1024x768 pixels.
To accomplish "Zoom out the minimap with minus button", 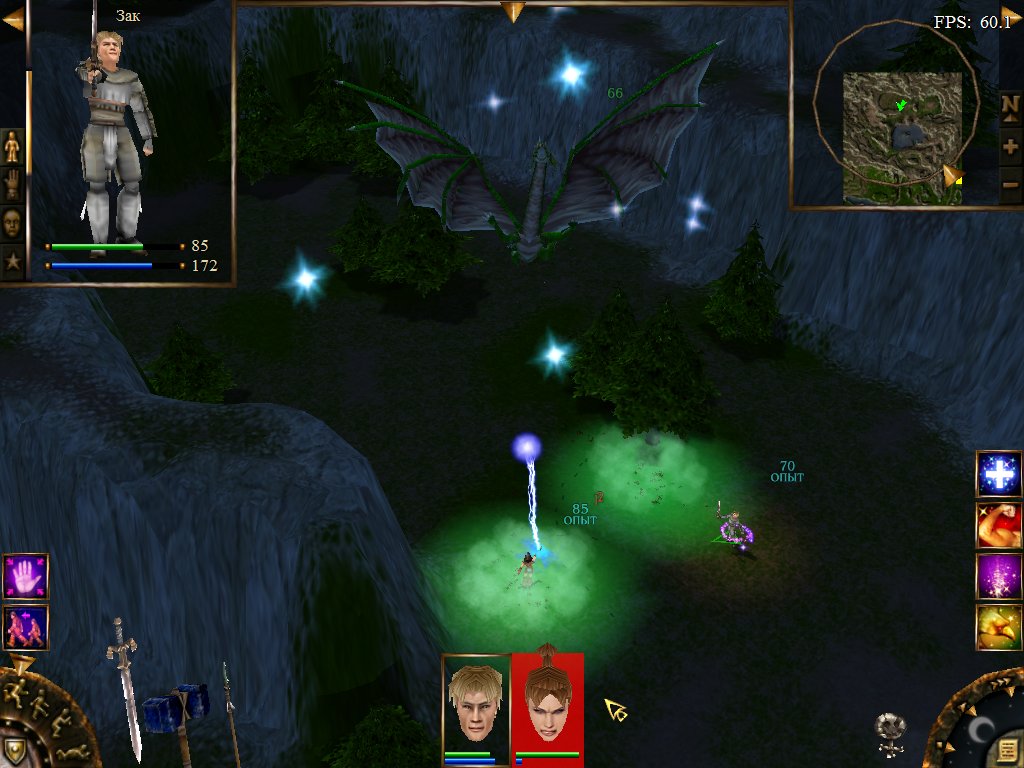I will pyautogui.click(x=1010, y=184).
